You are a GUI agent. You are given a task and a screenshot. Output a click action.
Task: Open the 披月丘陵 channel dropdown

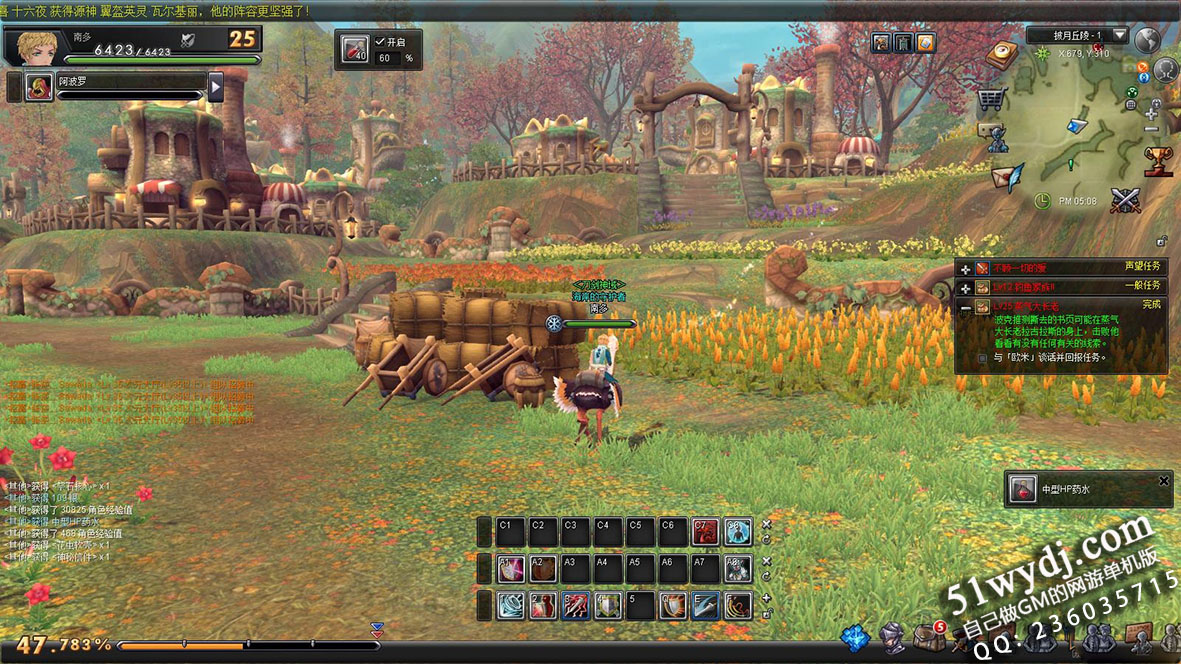(x=1119, y=35)
